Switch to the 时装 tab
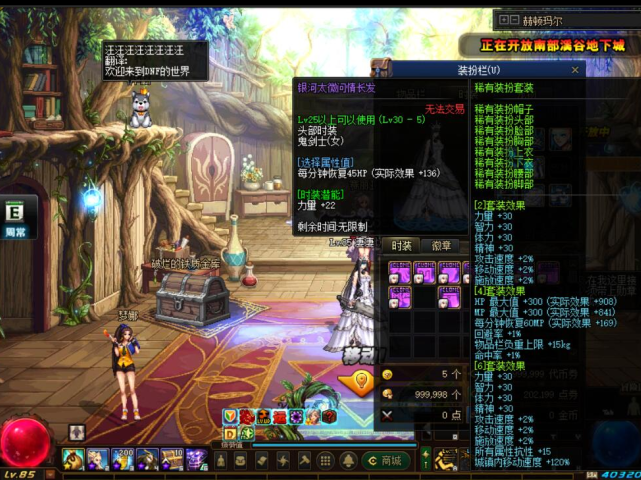641x480 pixels. coord(401,245)
